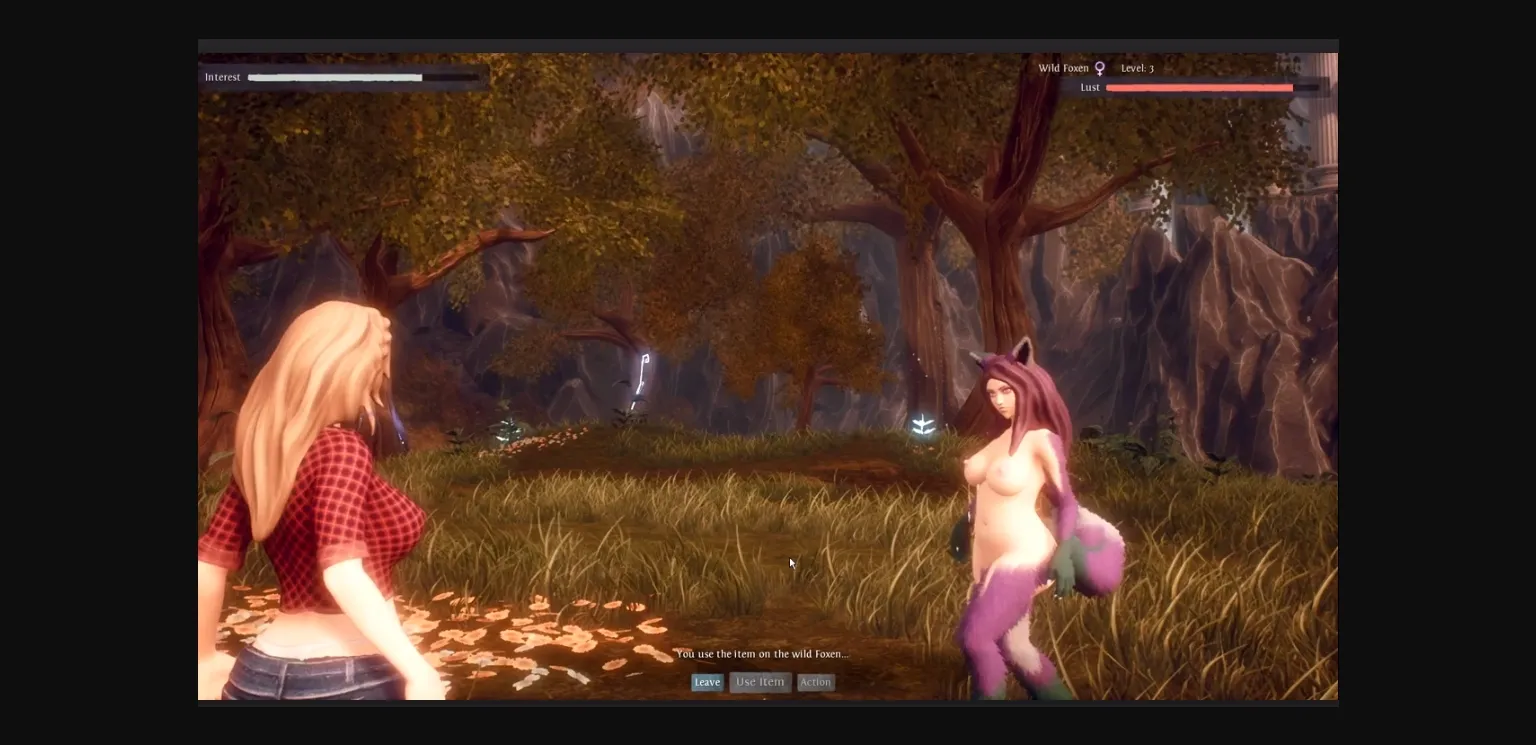The height and width of the screenshot is (745, 1536).
Task: Select the Wild Foxen name label
Action: 1063,68
